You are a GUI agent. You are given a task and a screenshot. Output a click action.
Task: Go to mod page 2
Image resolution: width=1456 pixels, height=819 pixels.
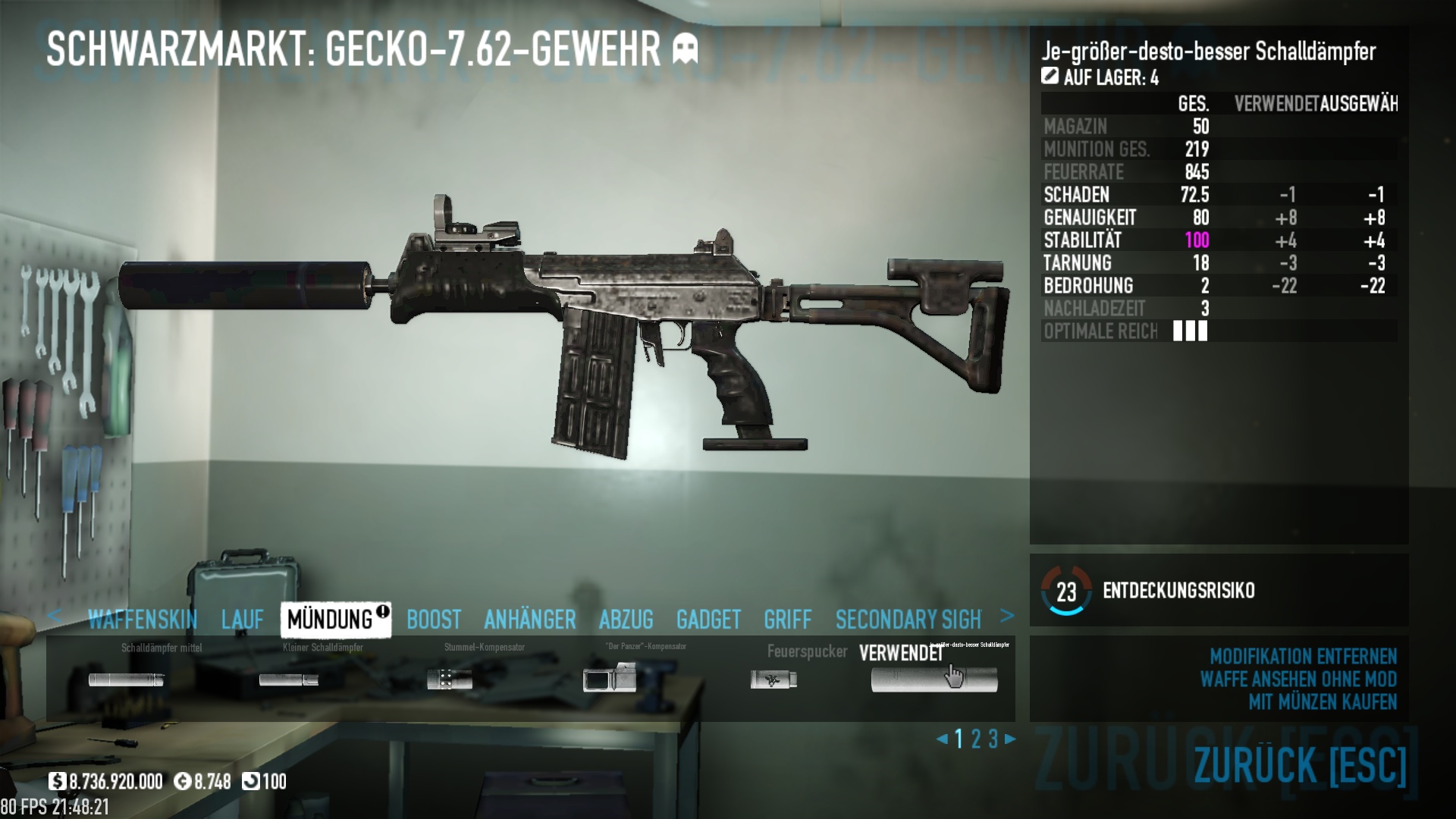tap(976, 739)
